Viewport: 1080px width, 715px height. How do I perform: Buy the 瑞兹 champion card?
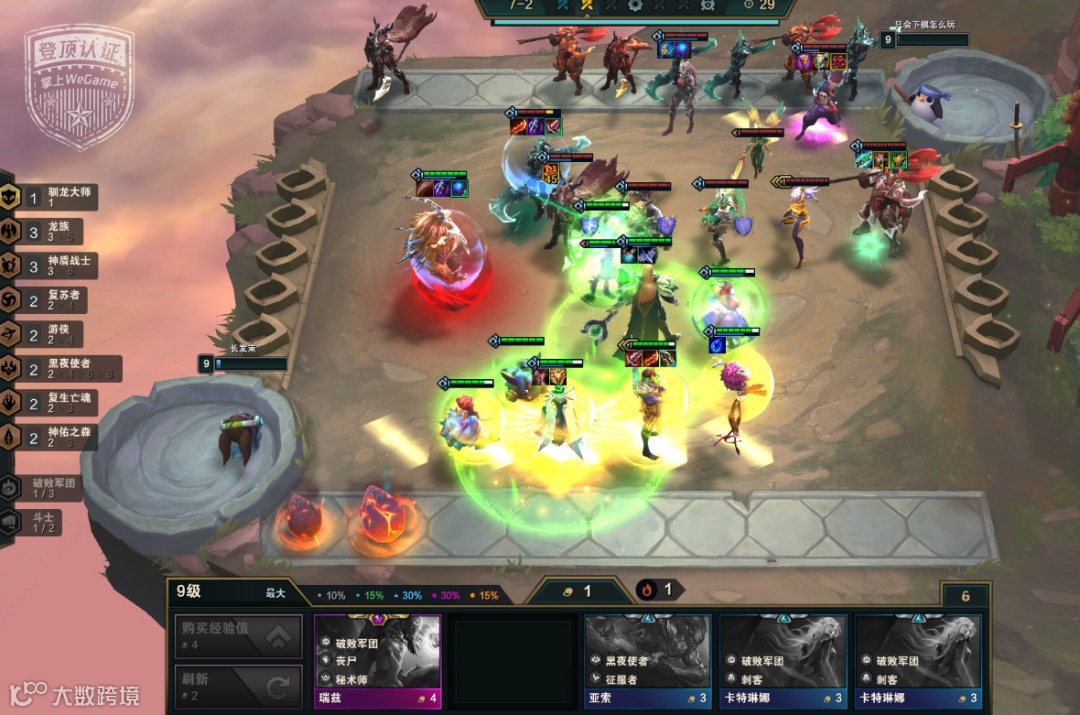377,662
